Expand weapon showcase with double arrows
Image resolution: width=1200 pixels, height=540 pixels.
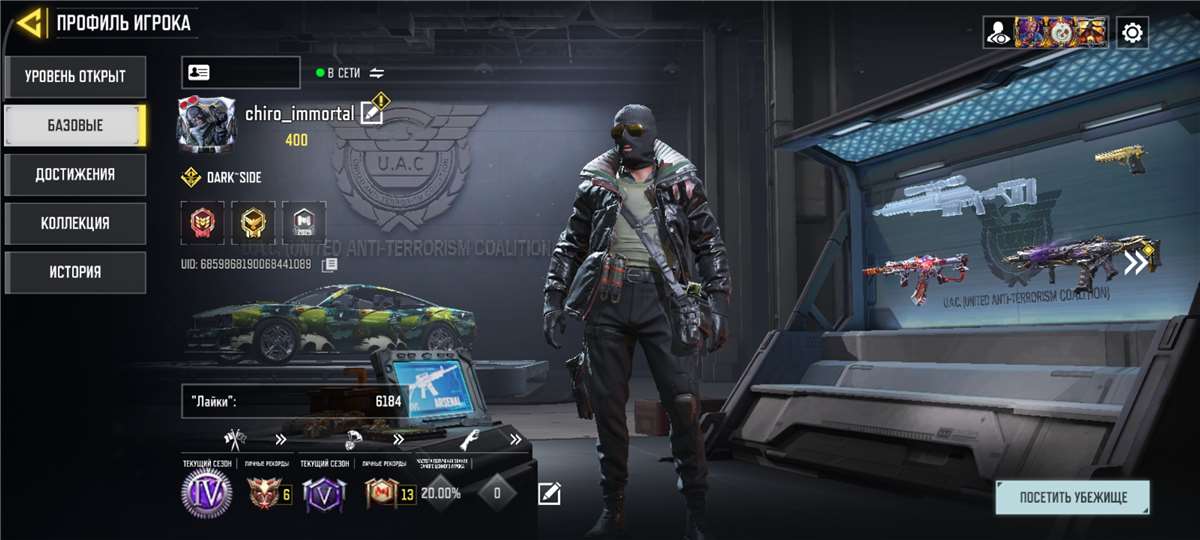click(x=1135, y=263)
